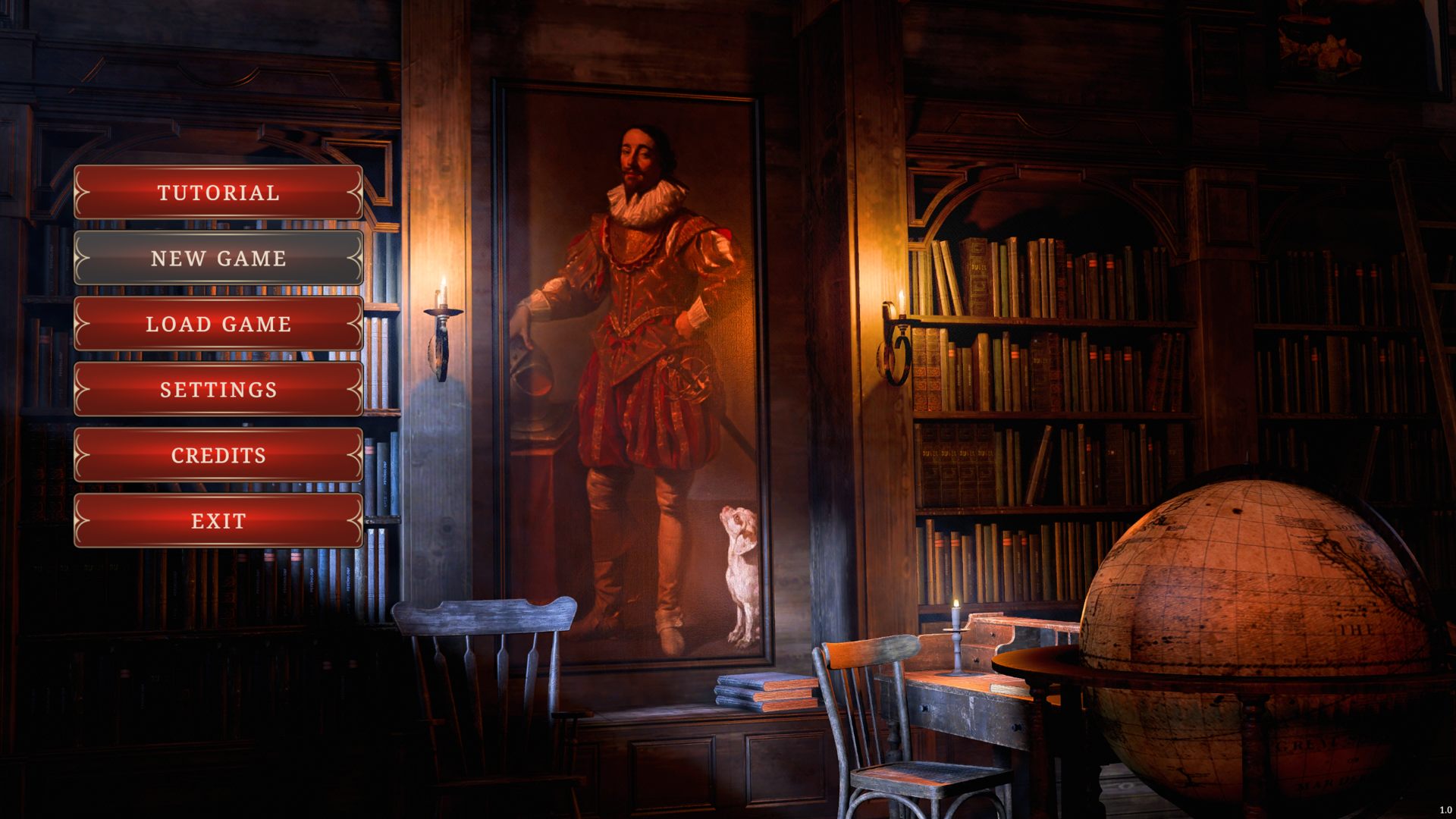Screen dimensions: 1456x819
Task: Open the Tutorial from the main menu
Action: tap(218, 193)
